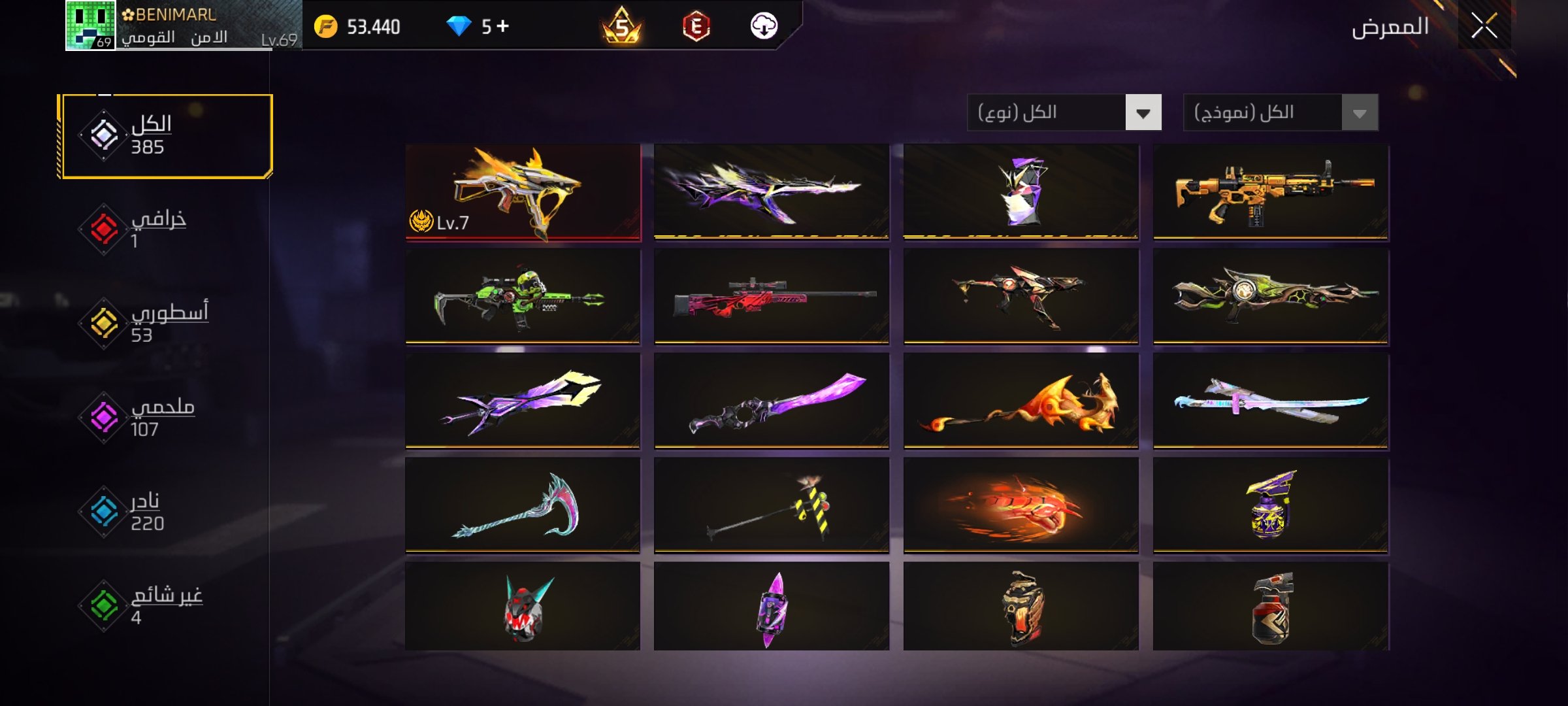Close the gallery with the X button
The height and width of the screenshot is (706, 1568).
pos(1484,27)
